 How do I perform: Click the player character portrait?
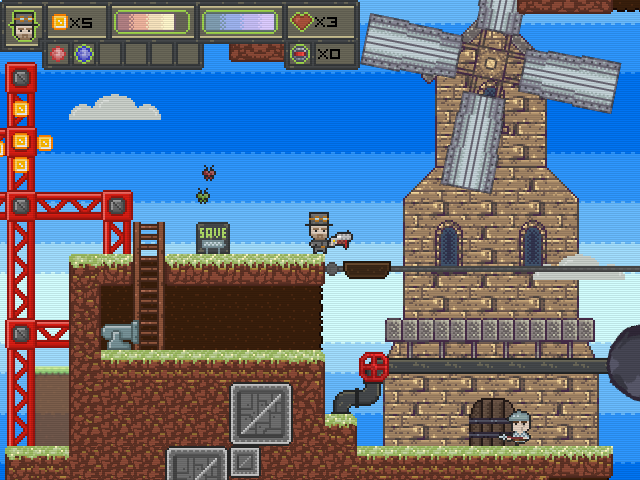click(x=23, y=25)
